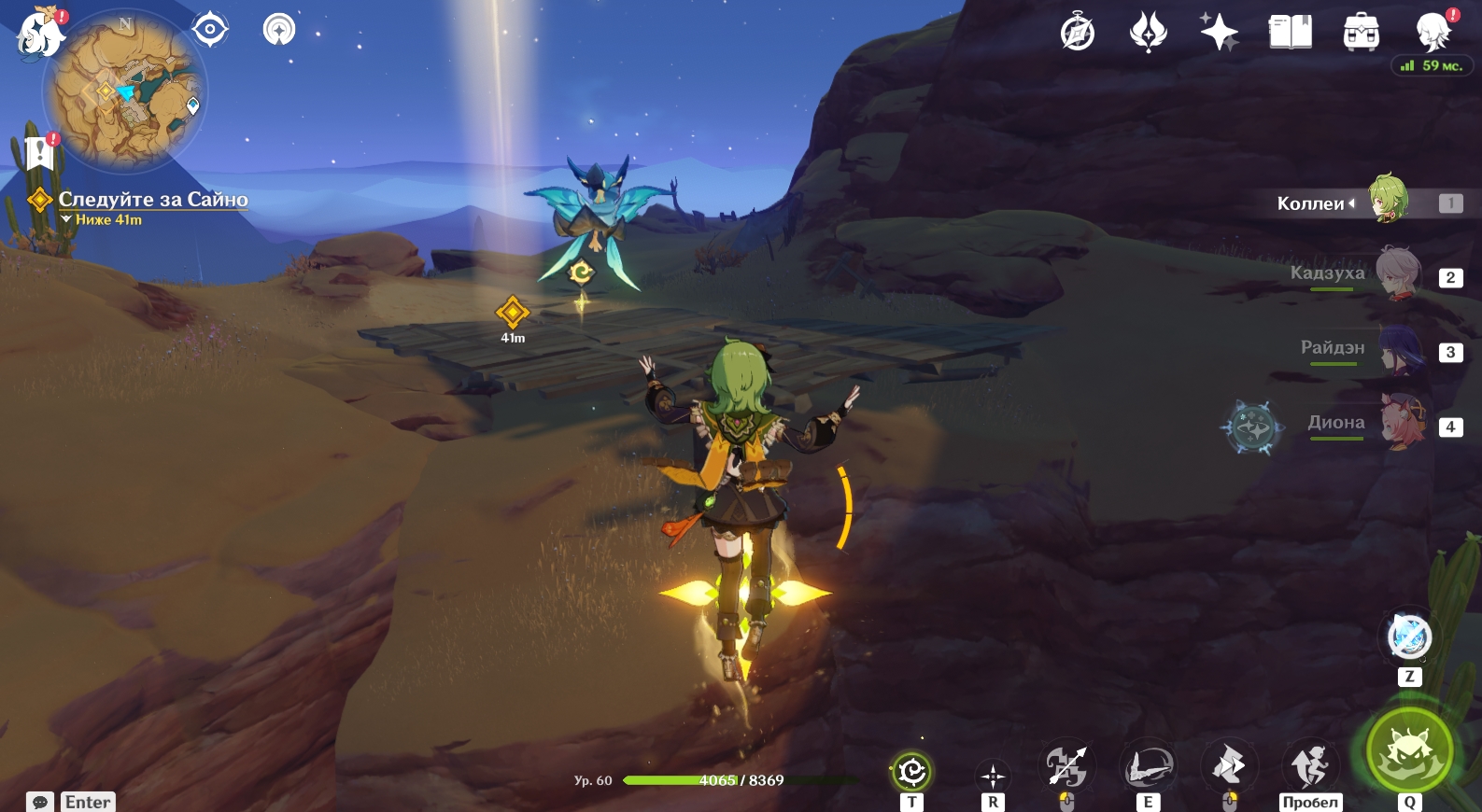1482x812 pixels.
Task: Activate Collei's elemental burst icon
Action: tap(1409, 749)
